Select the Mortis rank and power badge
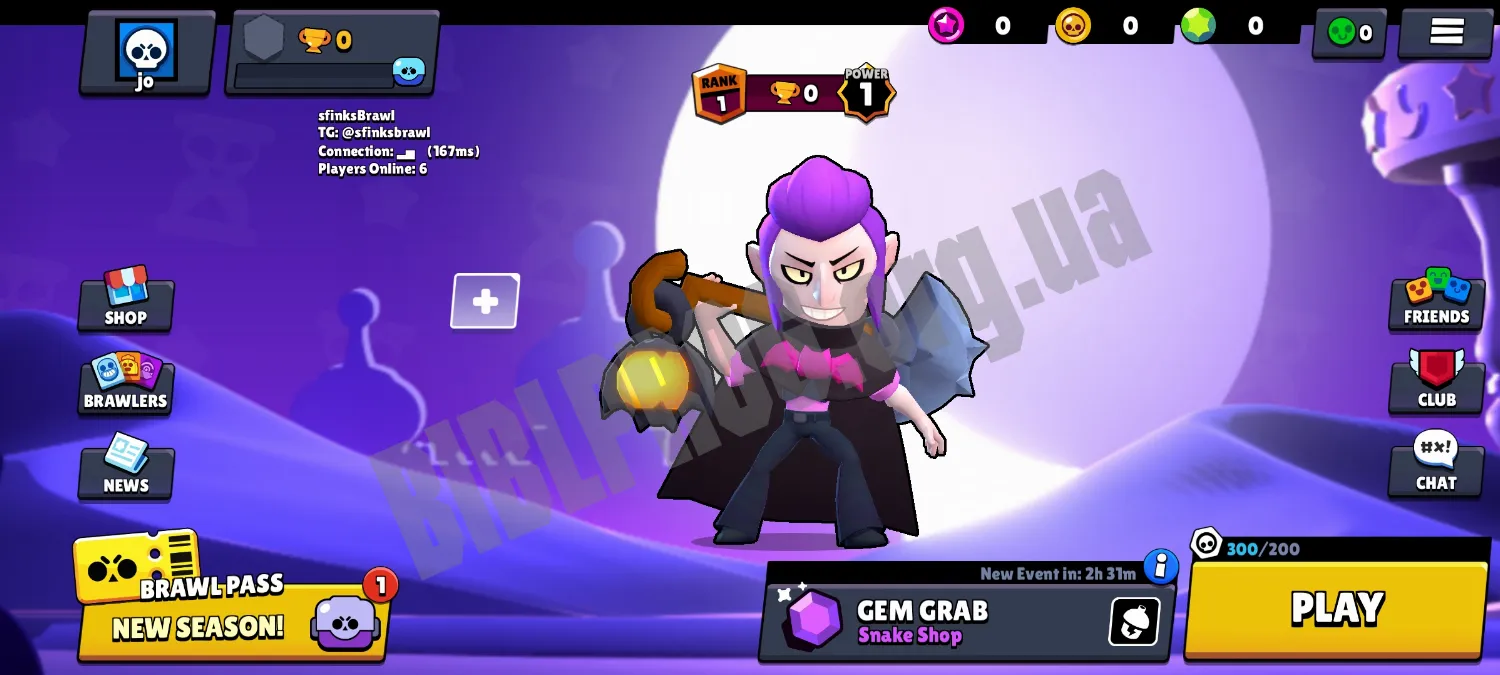The width and height of the screenshot is (1500, 675). click(794, 94)
